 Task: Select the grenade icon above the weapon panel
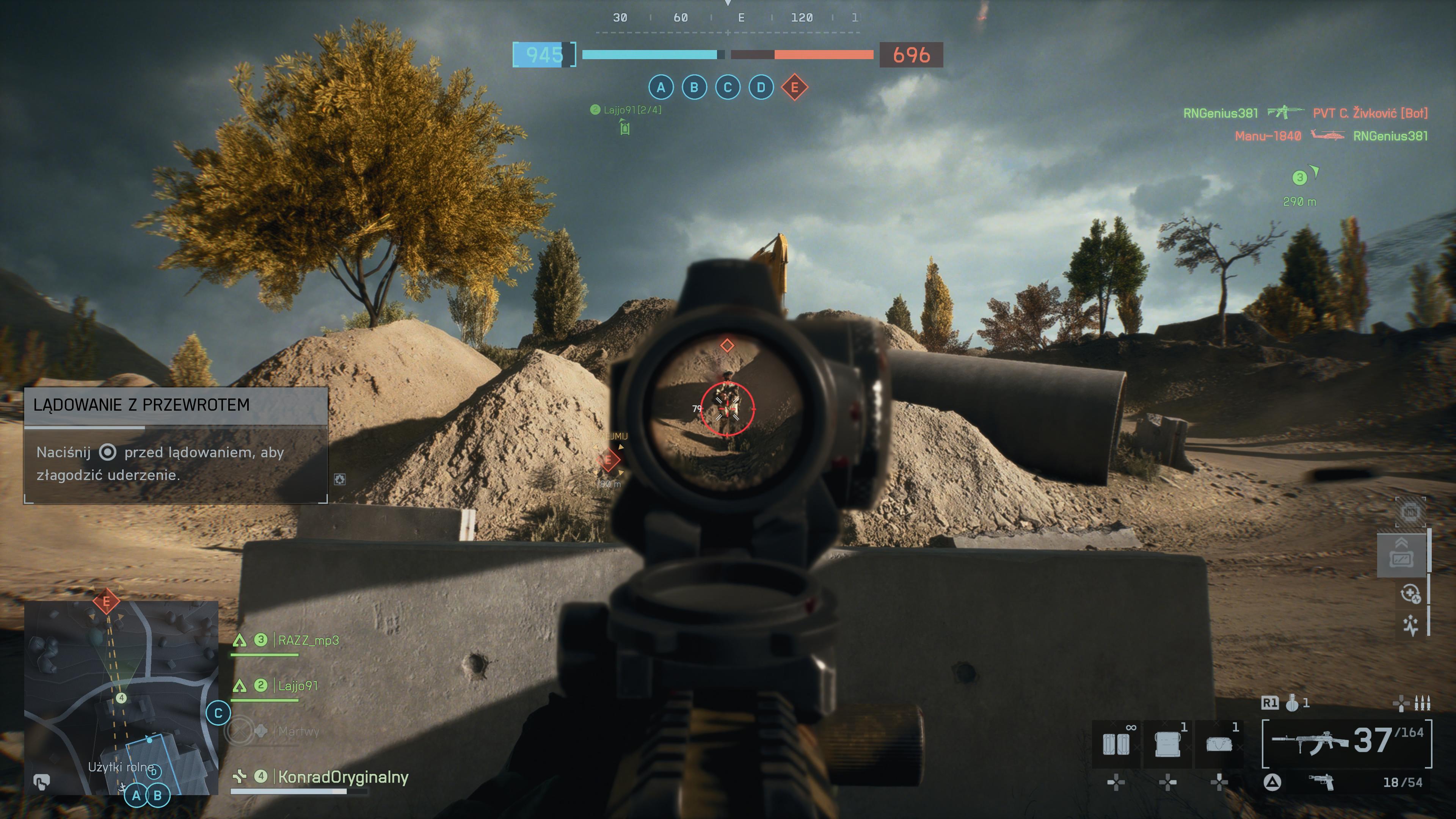(x=1291, y=703)
